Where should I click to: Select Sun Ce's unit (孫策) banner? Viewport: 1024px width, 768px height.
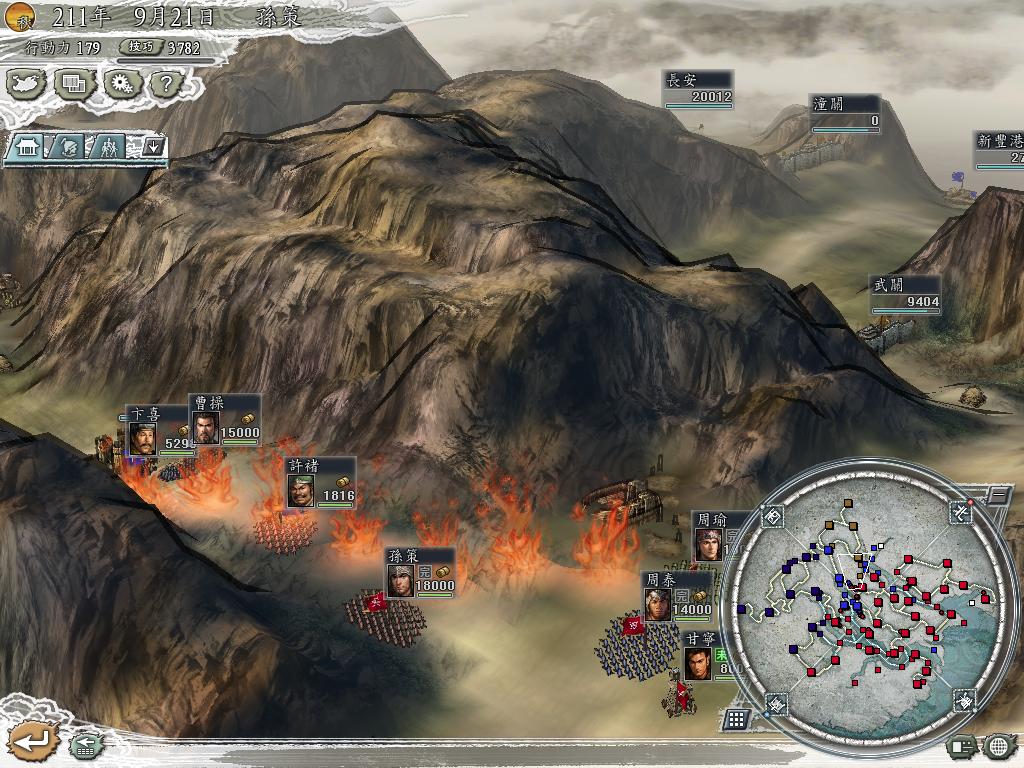421,573
